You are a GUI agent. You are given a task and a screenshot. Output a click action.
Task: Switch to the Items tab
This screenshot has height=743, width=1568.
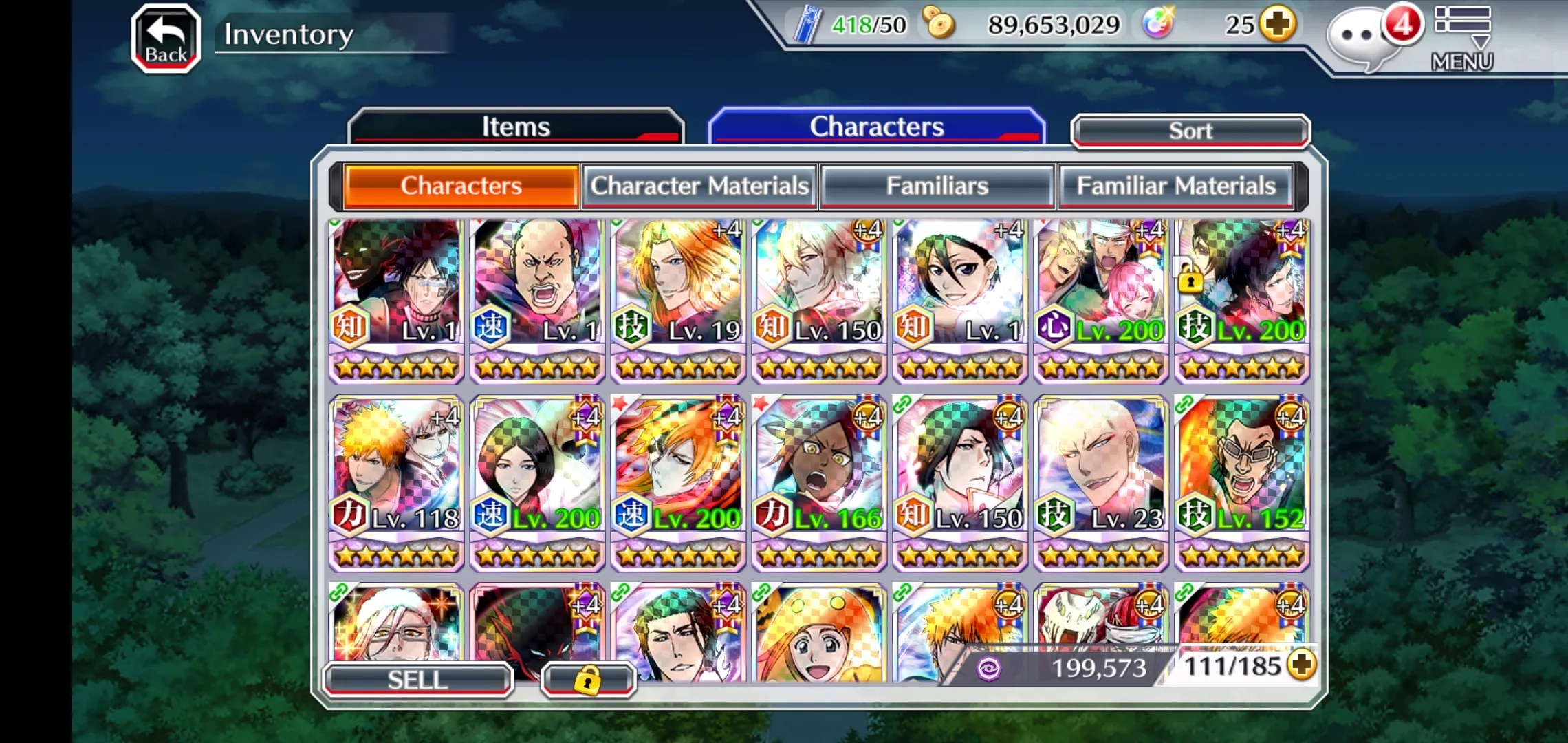pyautogui.click(x=516, y=127)
